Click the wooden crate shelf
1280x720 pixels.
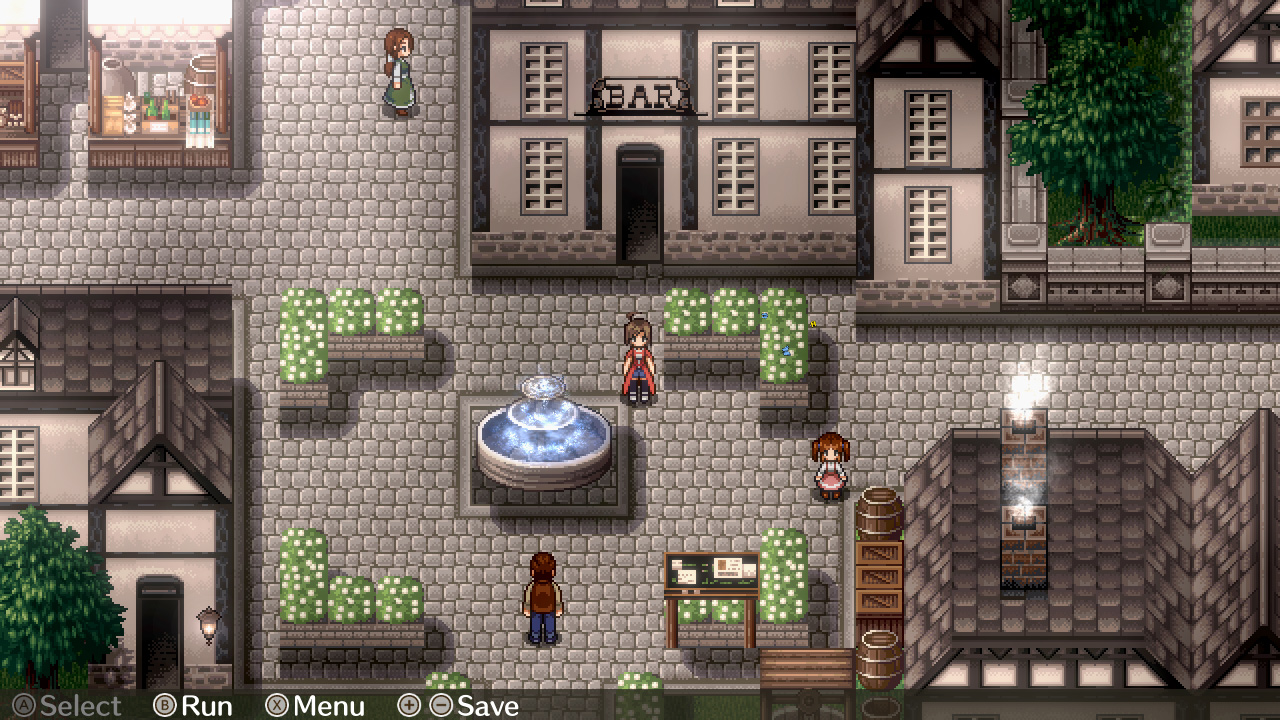880,580
